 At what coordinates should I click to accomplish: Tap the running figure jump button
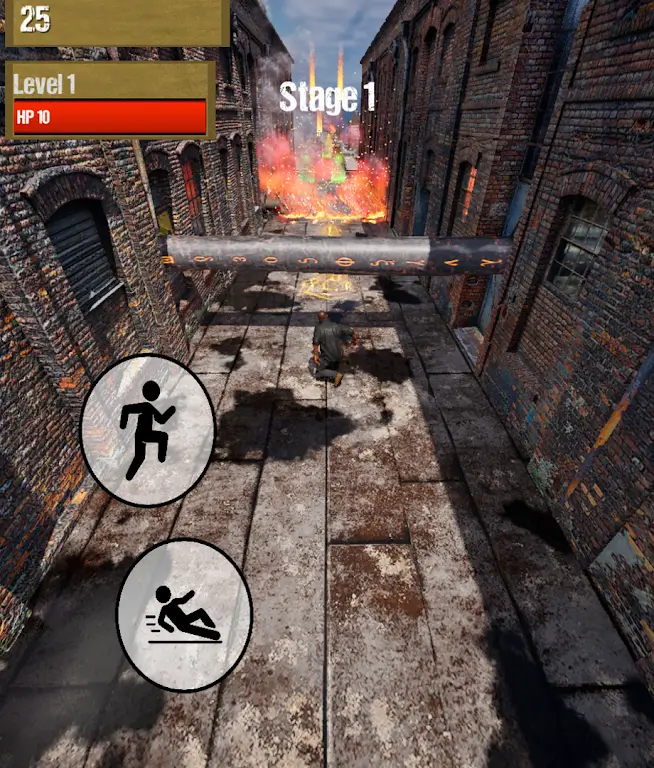tap(147, 429)
